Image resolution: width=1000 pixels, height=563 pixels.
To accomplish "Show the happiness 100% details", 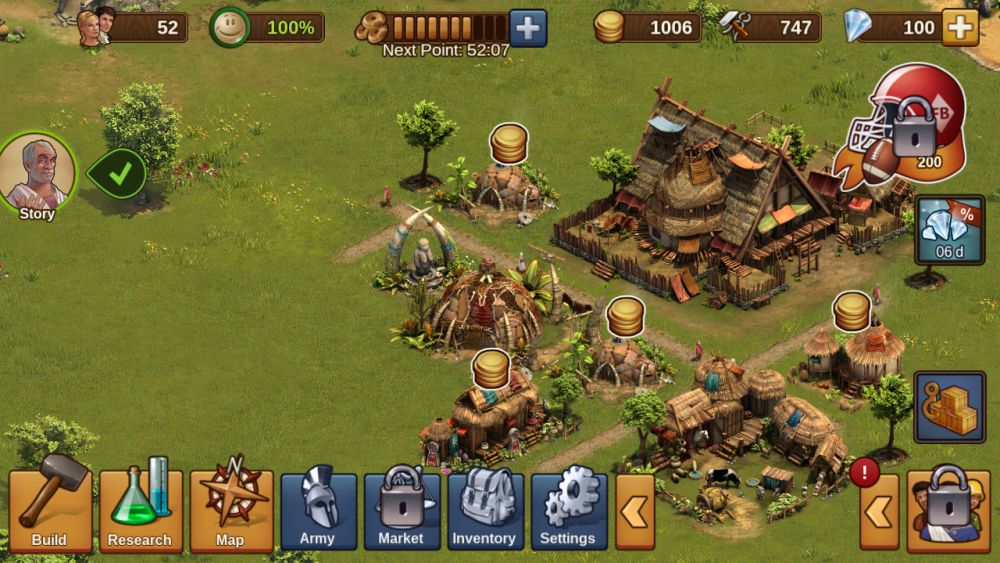I will [x=268, y=28].
